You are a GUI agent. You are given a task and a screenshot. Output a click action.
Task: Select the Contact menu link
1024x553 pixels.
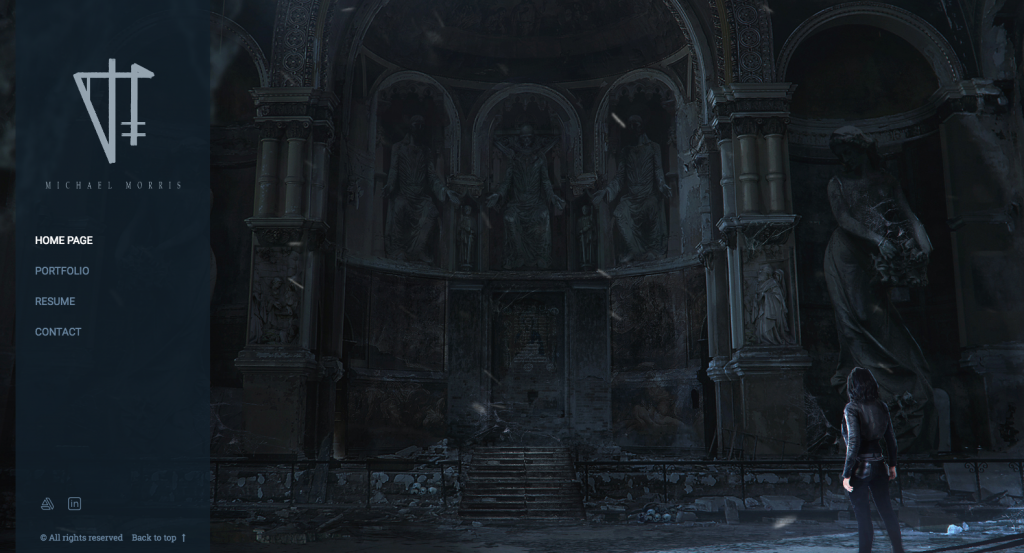[58, 332]
